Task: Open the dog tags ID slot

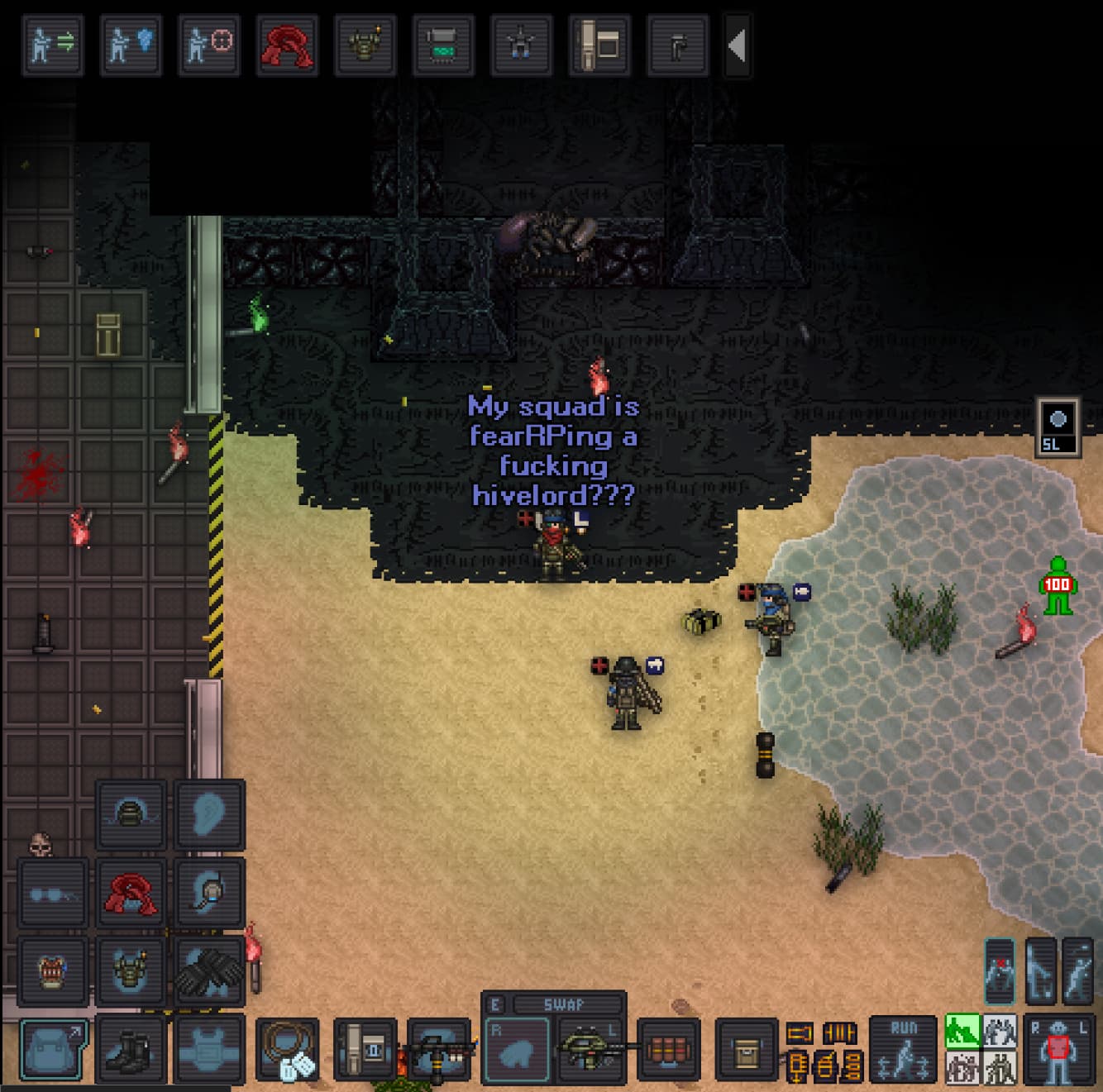Action: [287, 1050]
